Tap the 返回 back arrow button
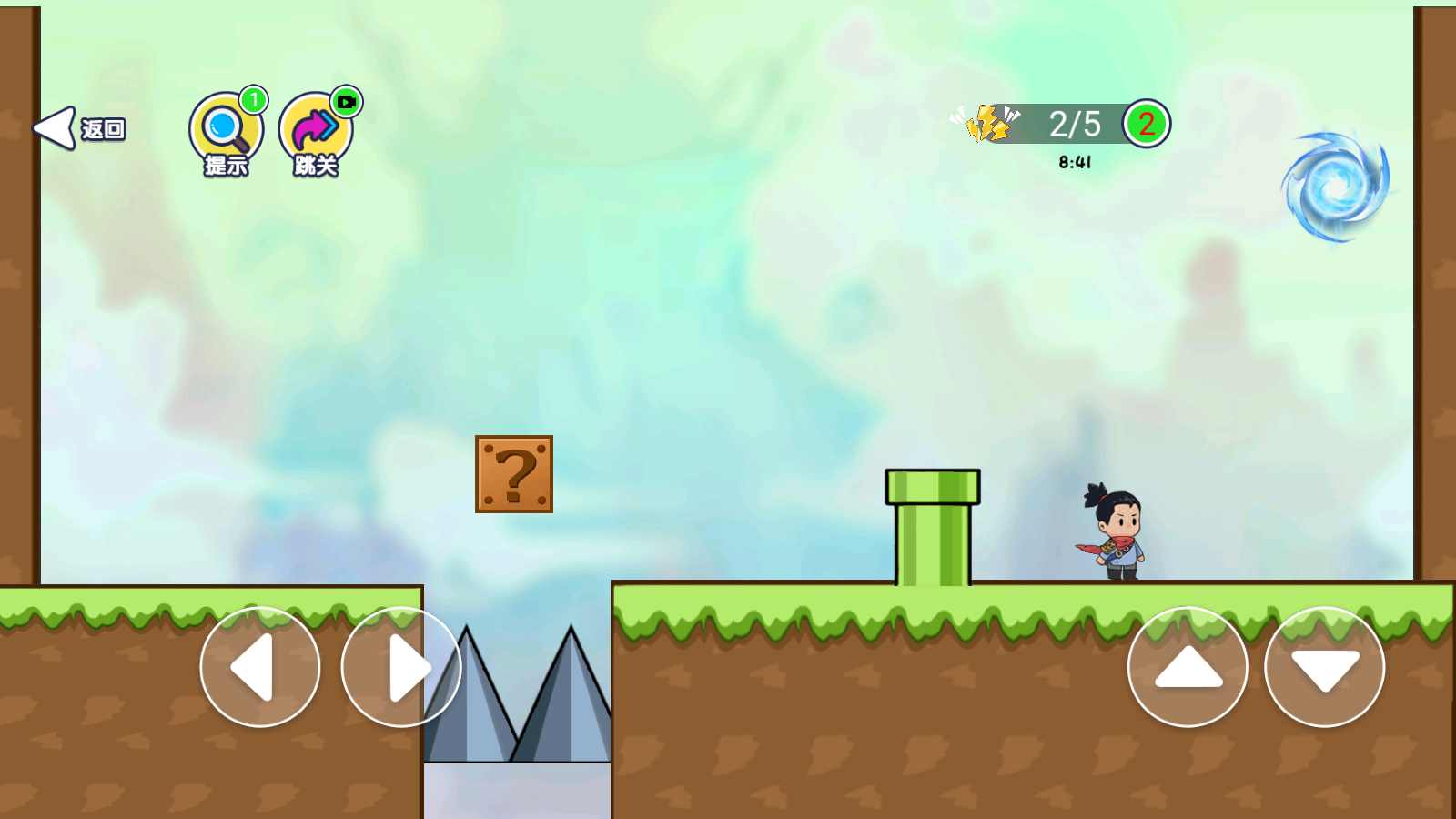The height and width of the screenshot is (819, 1456). 78,129
